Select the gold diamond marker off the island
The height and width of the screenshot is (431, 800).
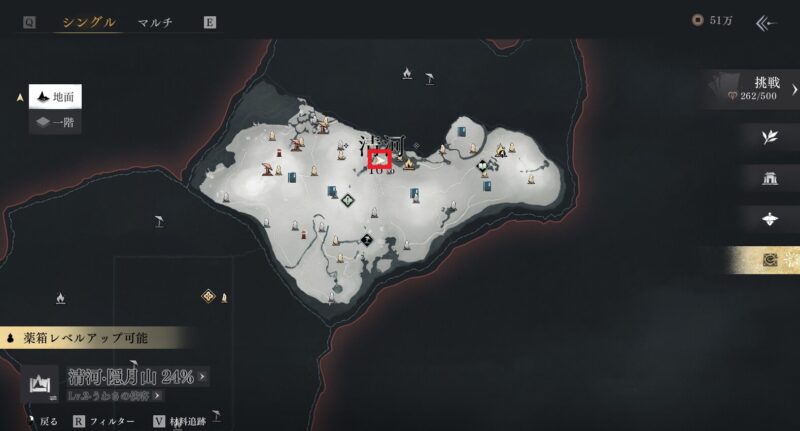tap(209, 295)
